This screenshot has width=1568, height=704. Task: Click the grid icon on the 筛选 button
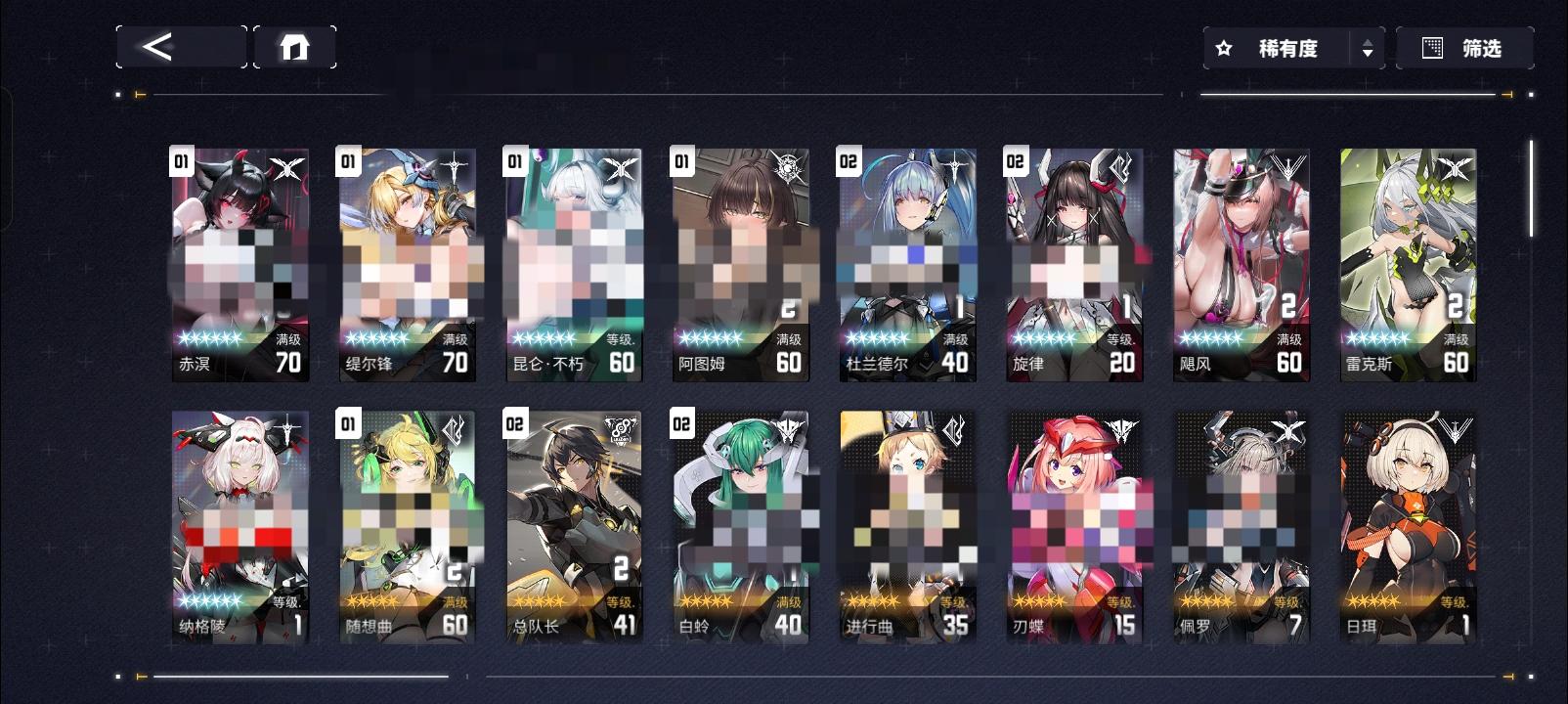(1431, 47)
